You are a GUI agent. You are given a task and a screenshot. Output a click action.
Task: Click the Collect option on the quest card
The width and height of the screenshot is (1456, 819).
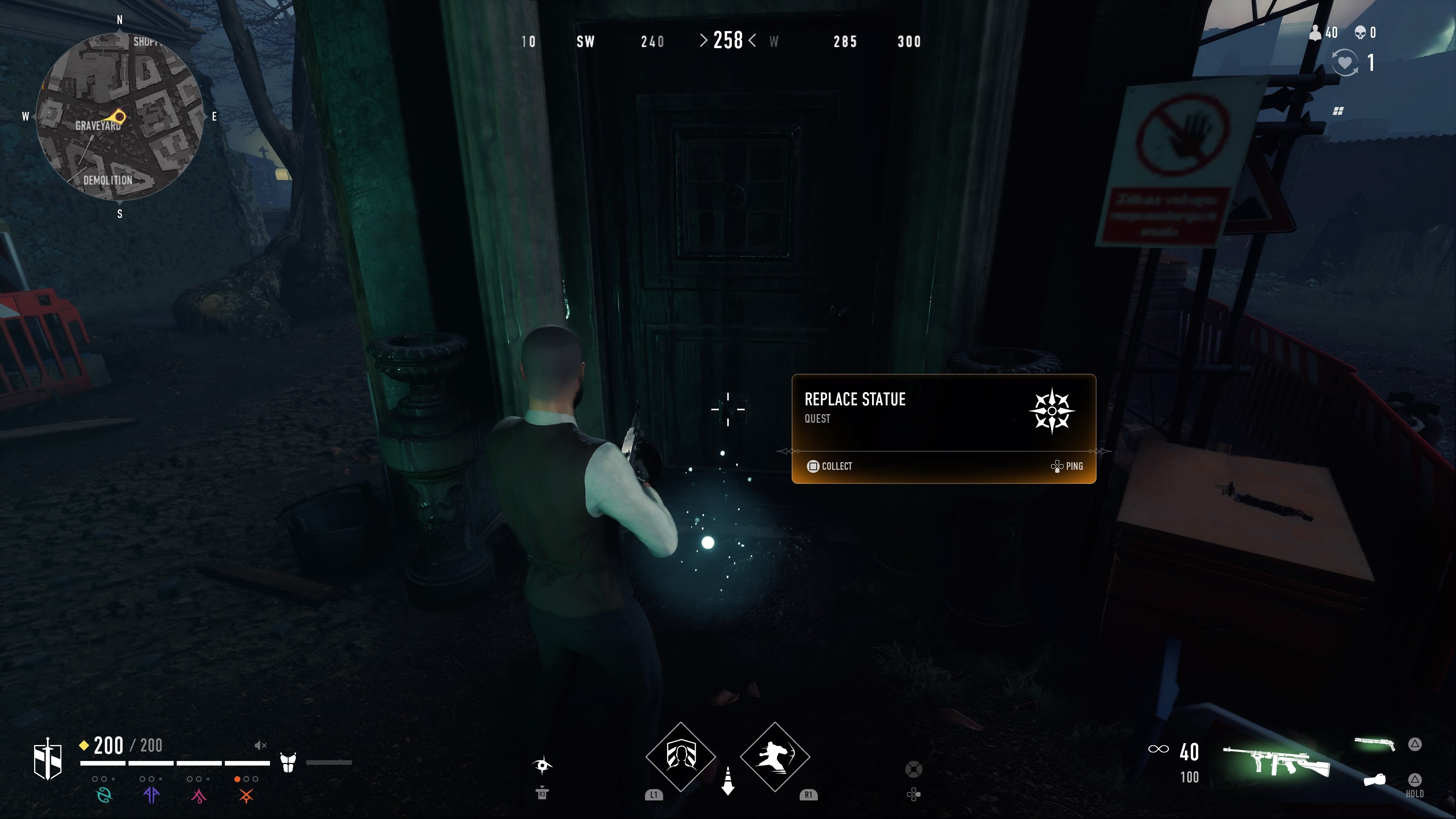(x=830, y=466)
